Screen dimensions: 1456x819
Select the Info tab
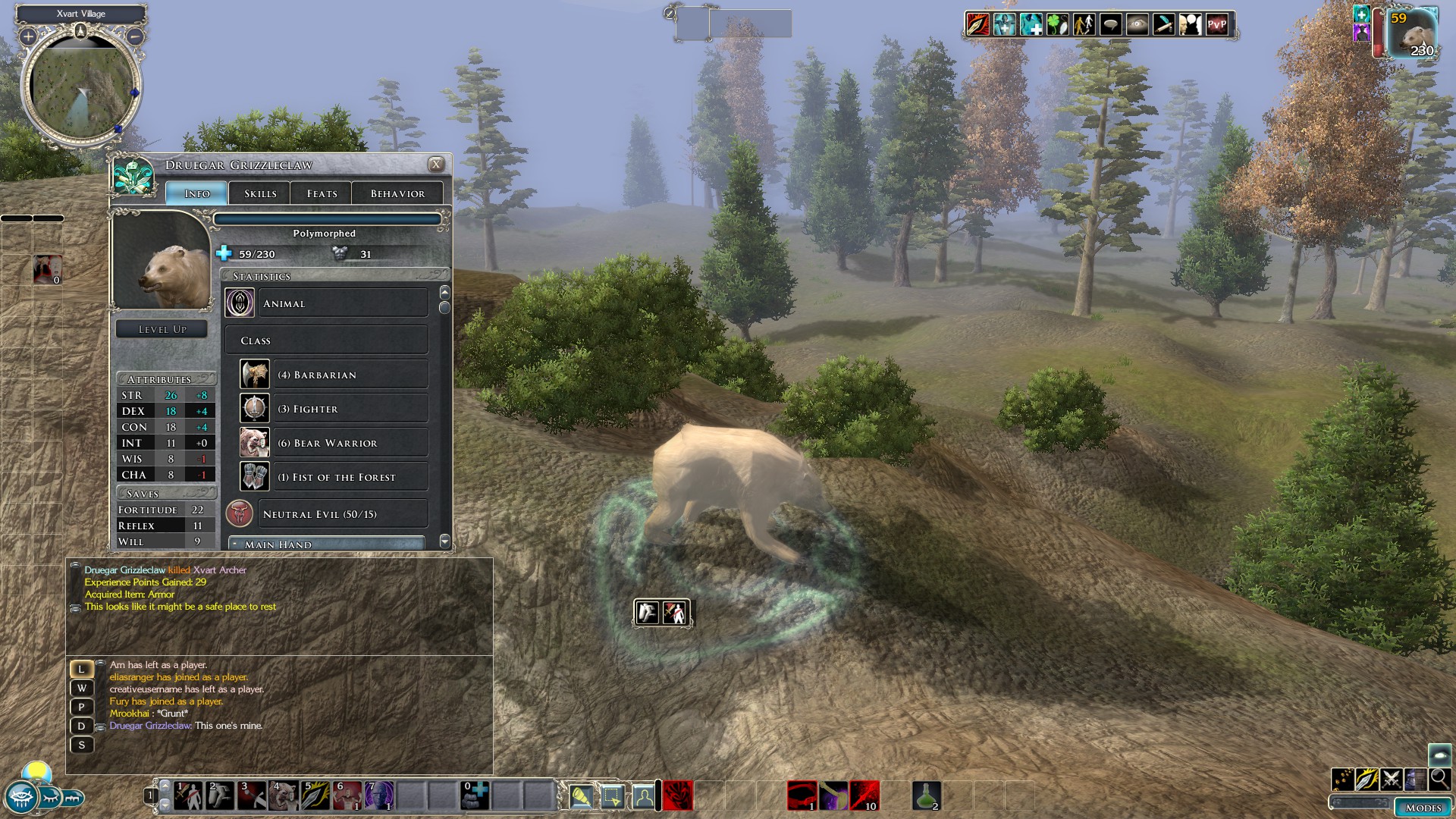click(197, 193)
